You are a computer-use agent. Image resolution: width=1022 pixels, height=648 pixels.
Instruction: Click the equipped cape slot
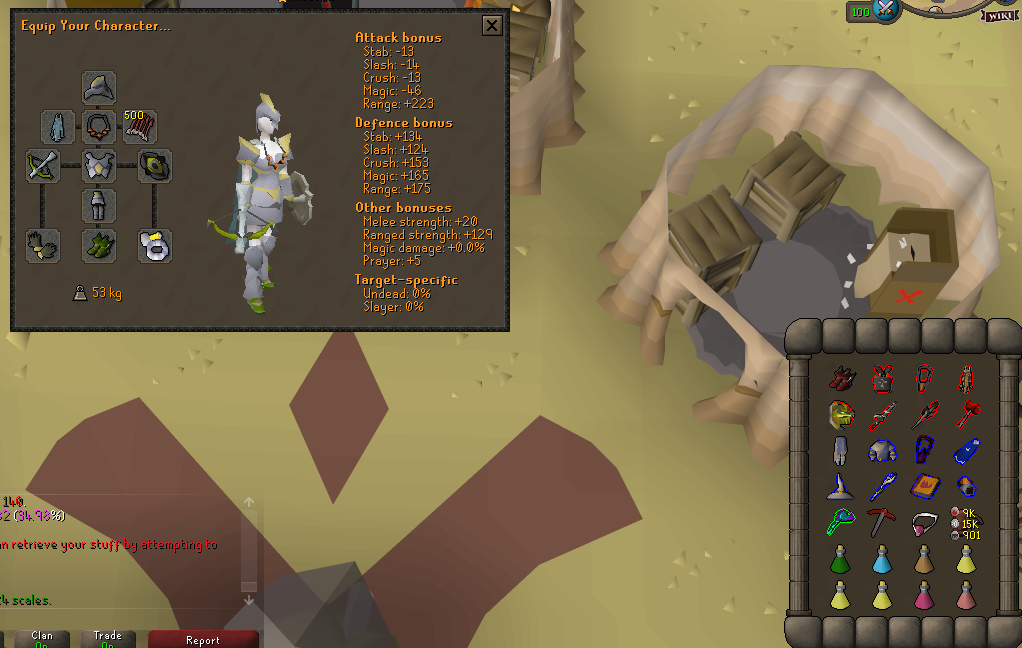click(x=58, y=127)
